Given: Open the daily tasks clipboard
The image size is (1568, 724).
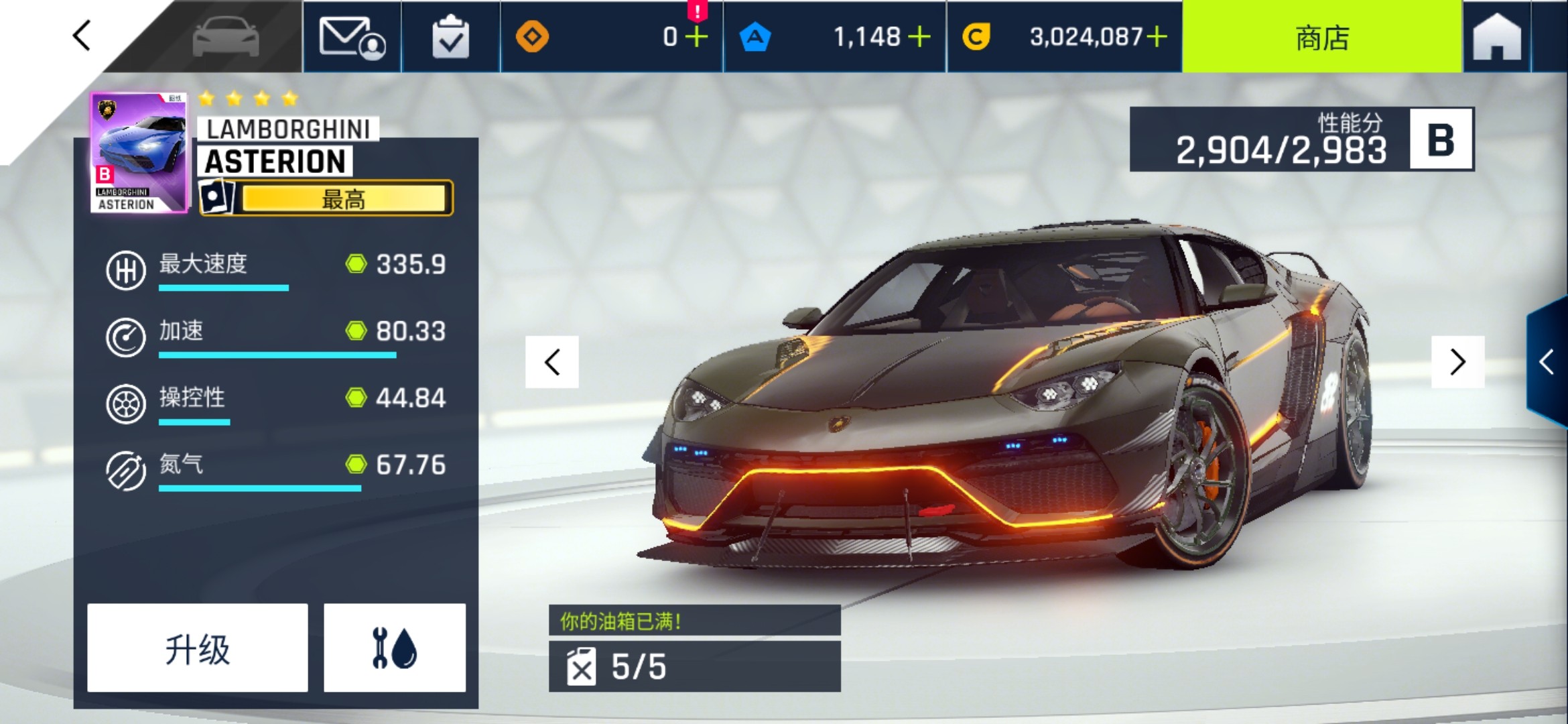Looking at the screenshot, I should click(450, 37).
